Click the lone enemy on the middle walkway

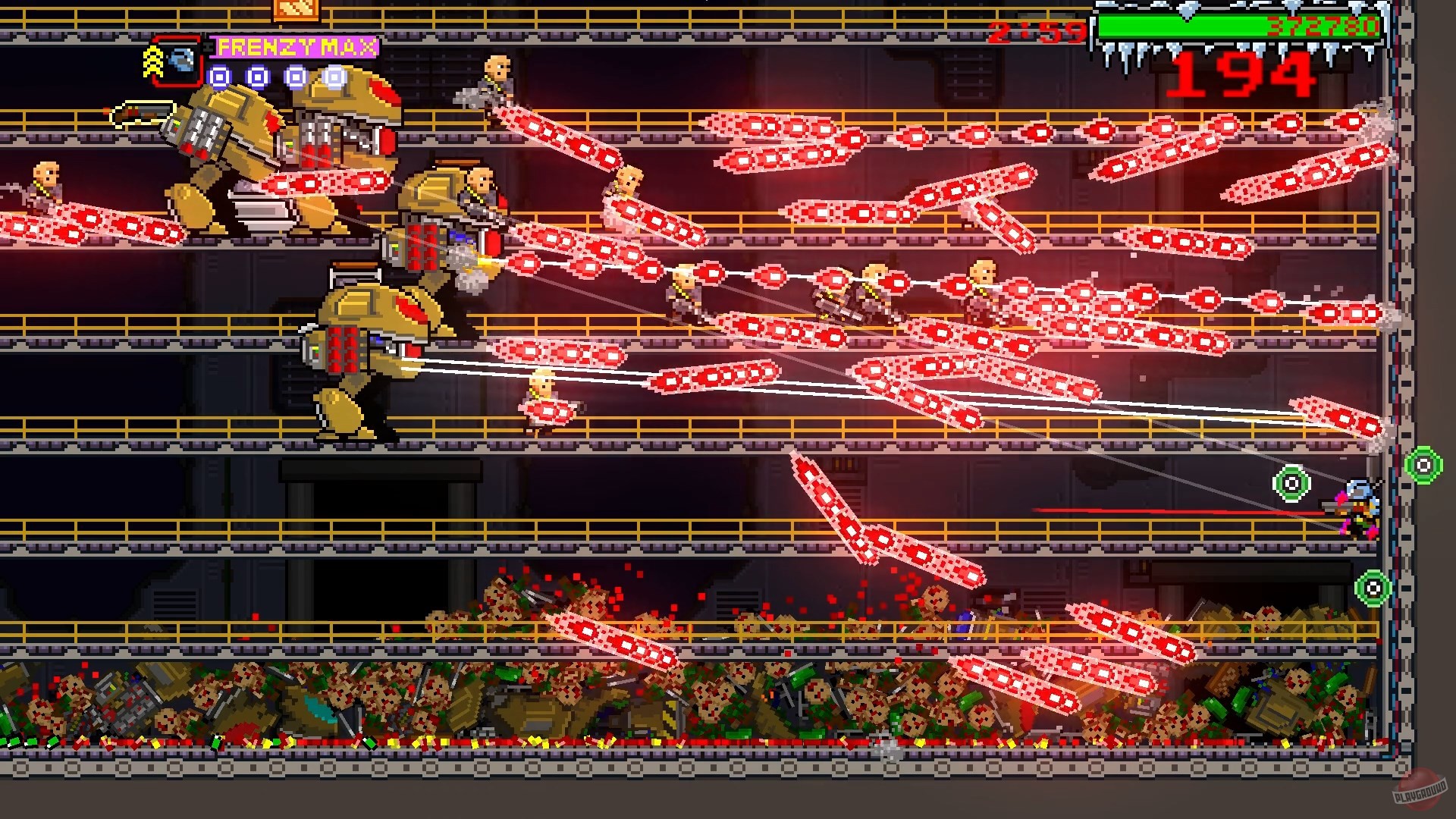[x=543, y=394]
